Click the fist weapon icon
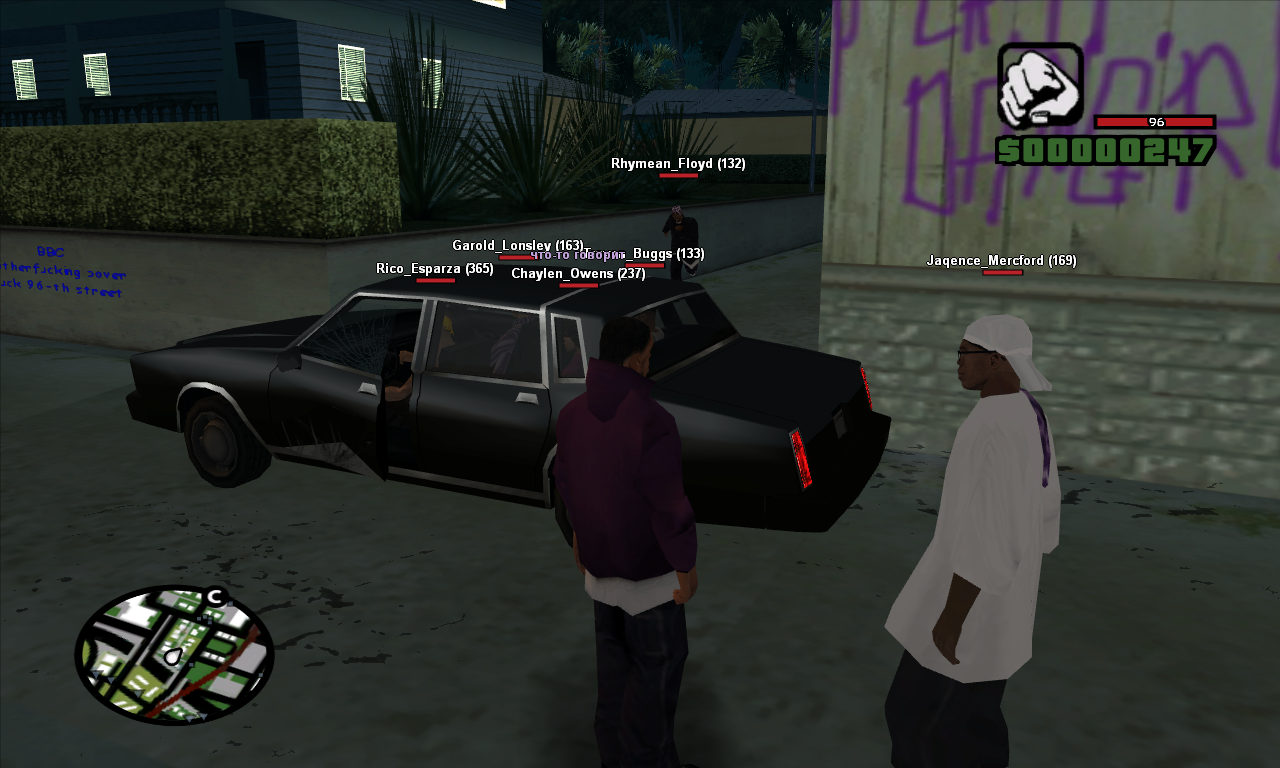 coord(1039,86)
